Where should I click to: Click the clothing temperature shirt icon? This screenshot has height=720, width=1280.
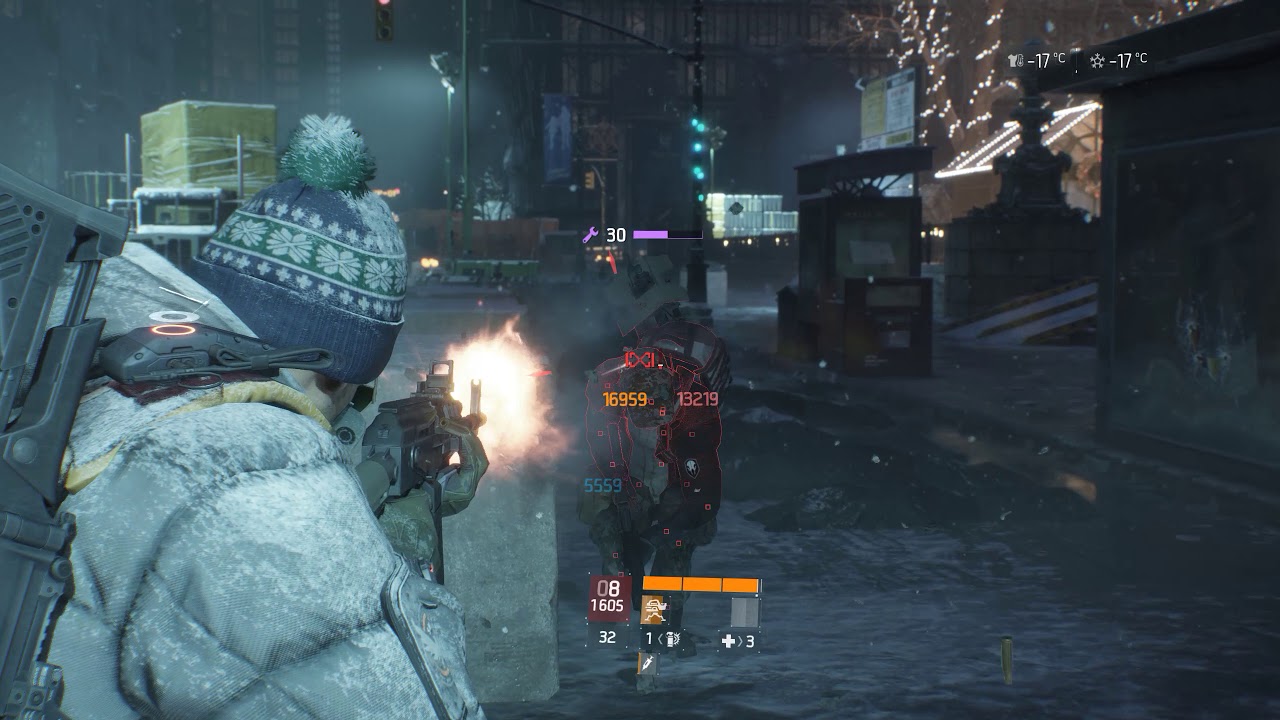click(1017, 61)
